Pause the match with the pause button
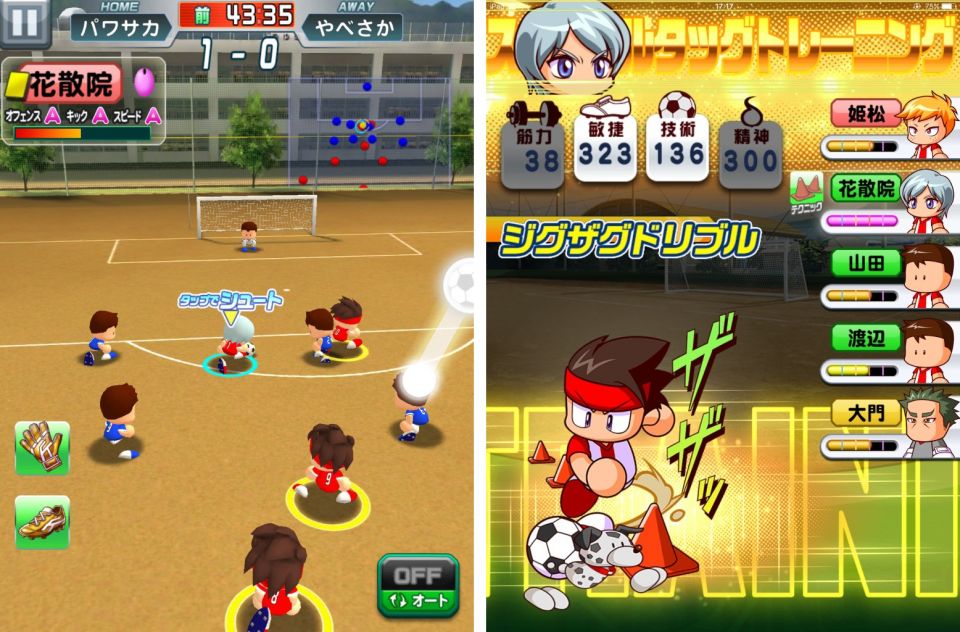 (24, 22)
